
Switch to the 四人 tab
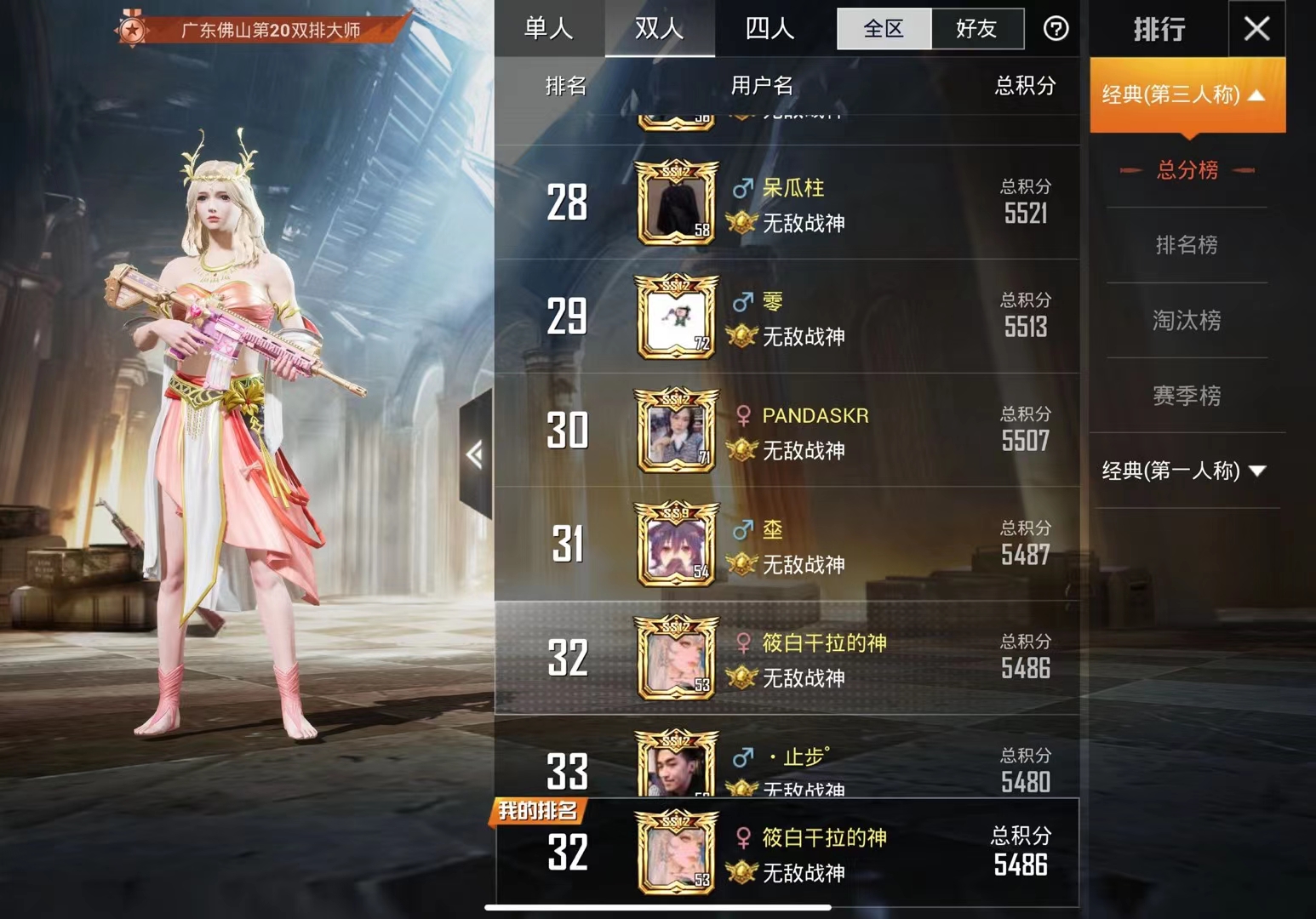click(x=770, y=28)
